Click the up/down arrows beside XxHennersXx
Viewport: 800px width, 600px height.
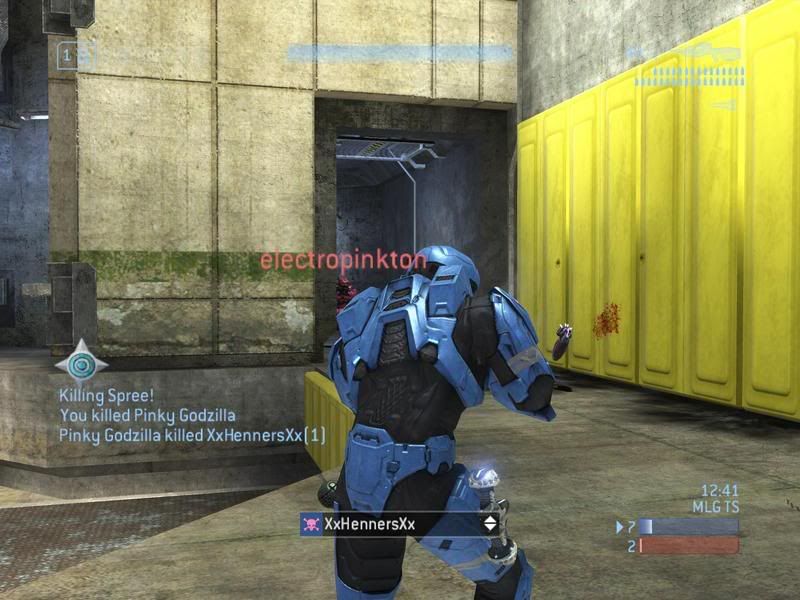[490, 523]
